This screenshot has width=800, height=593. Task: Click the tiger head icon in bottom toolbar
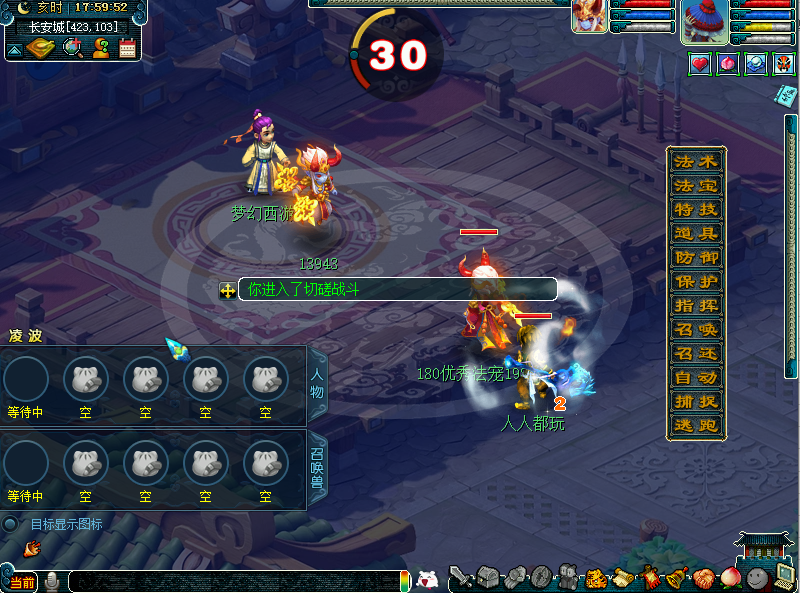point(595,577)
